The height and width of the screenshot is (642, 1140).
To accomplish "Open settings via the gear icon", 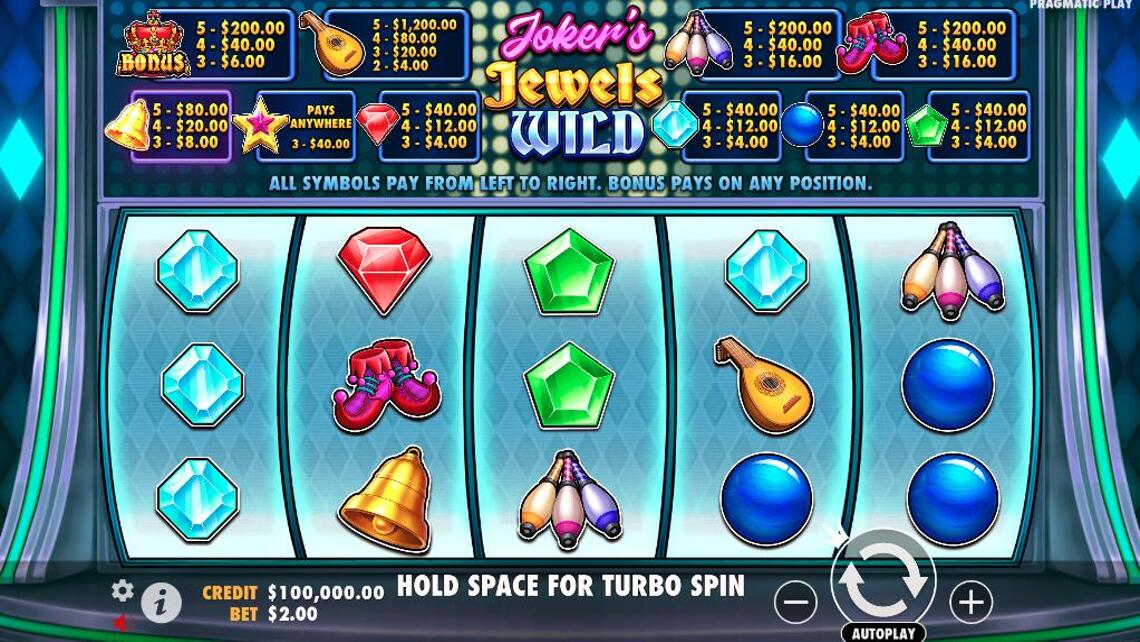I will (x=123, y=590).
